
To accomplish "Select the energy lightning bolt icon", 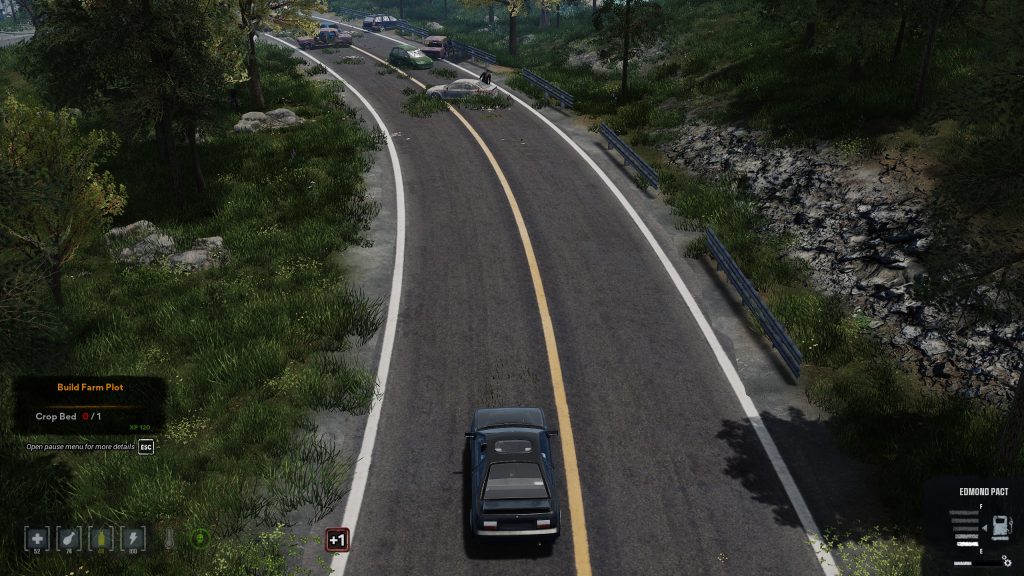I will [x=133, y=539].
